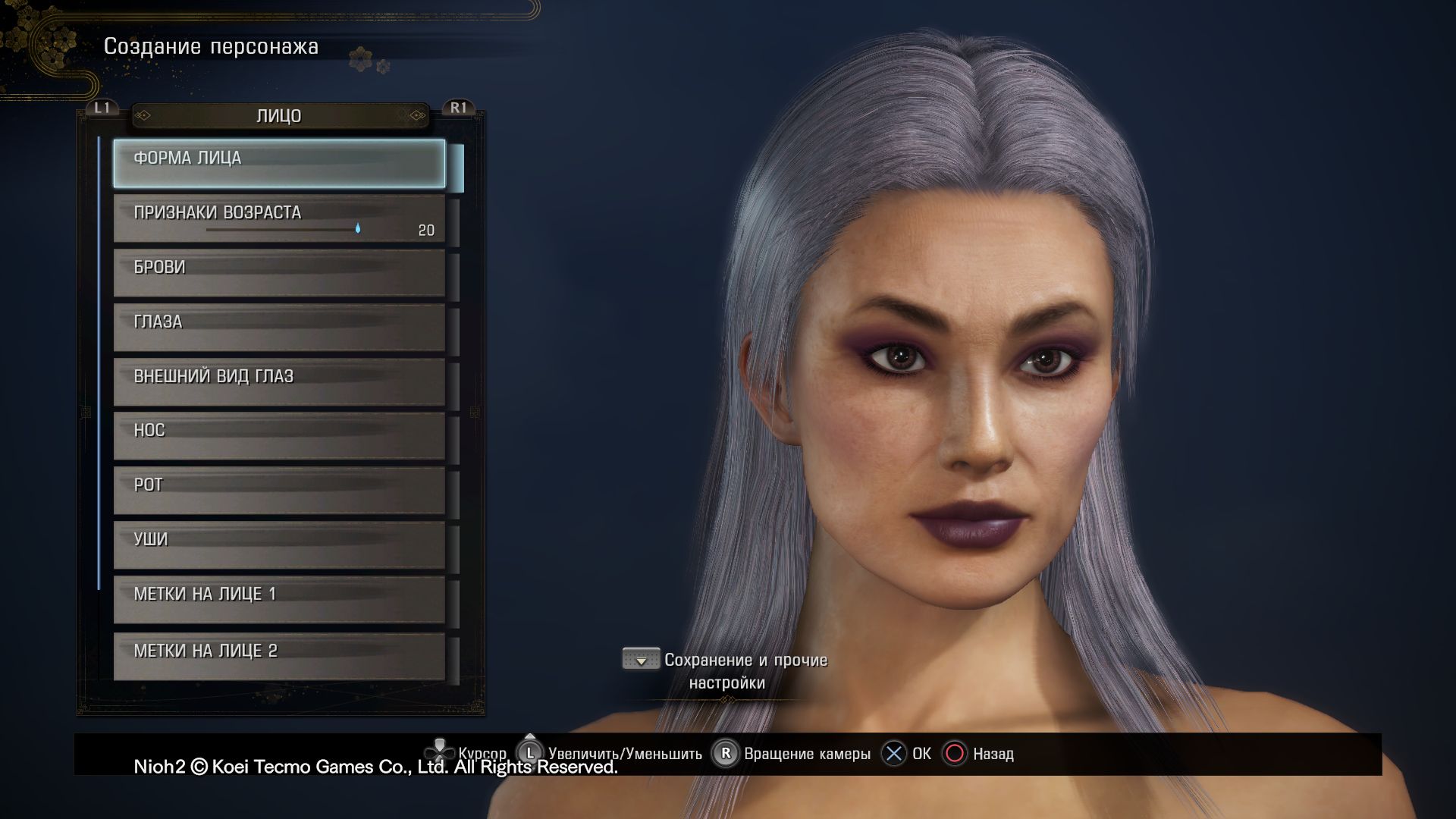Screen dimensions: 1456x819
Task: Click the touchpad icon next to Сохранение
Action: tap(641, 658)
